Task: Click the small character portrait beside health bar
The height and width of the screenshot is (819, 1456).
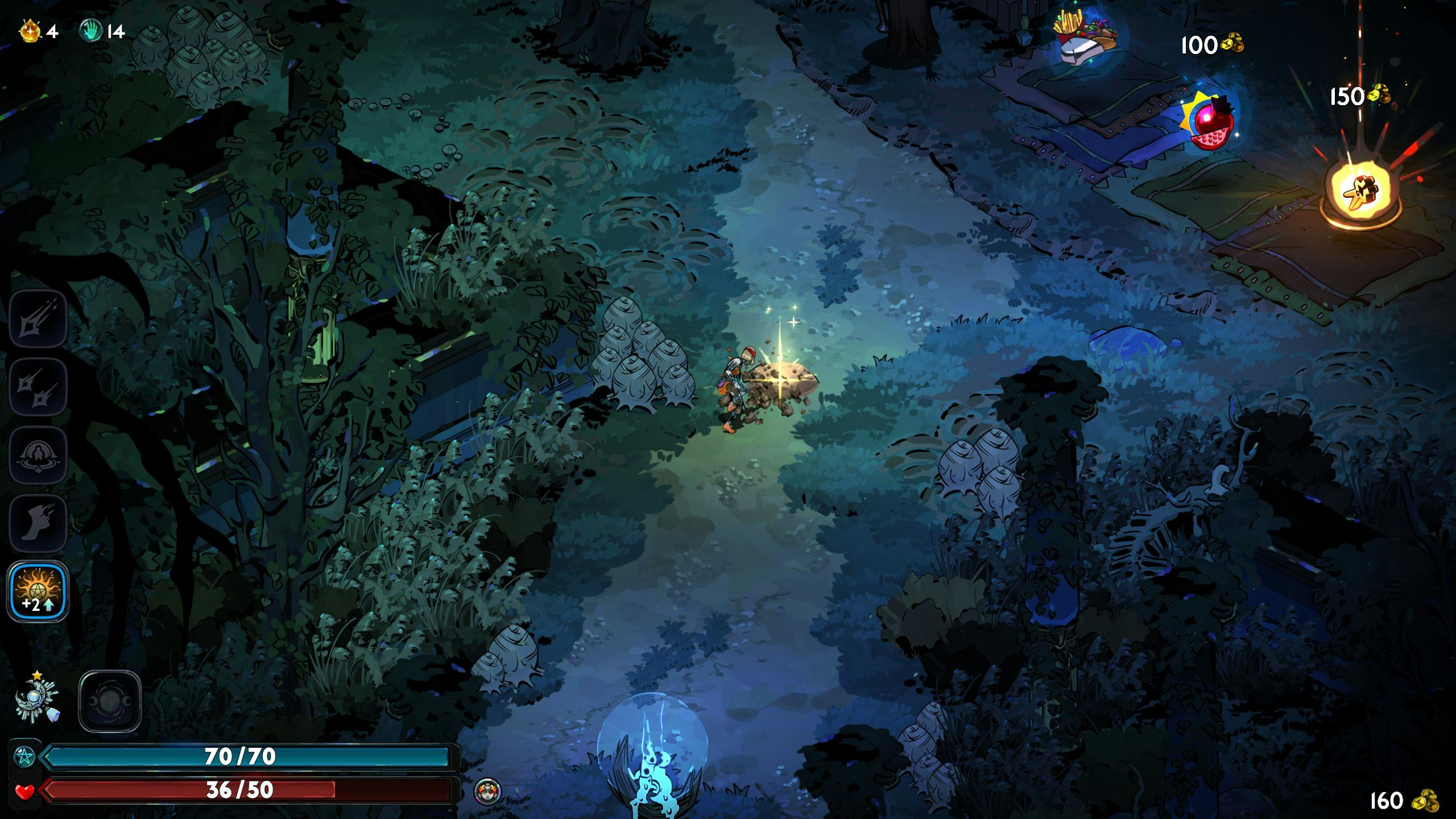Action: tap(487, 791)
